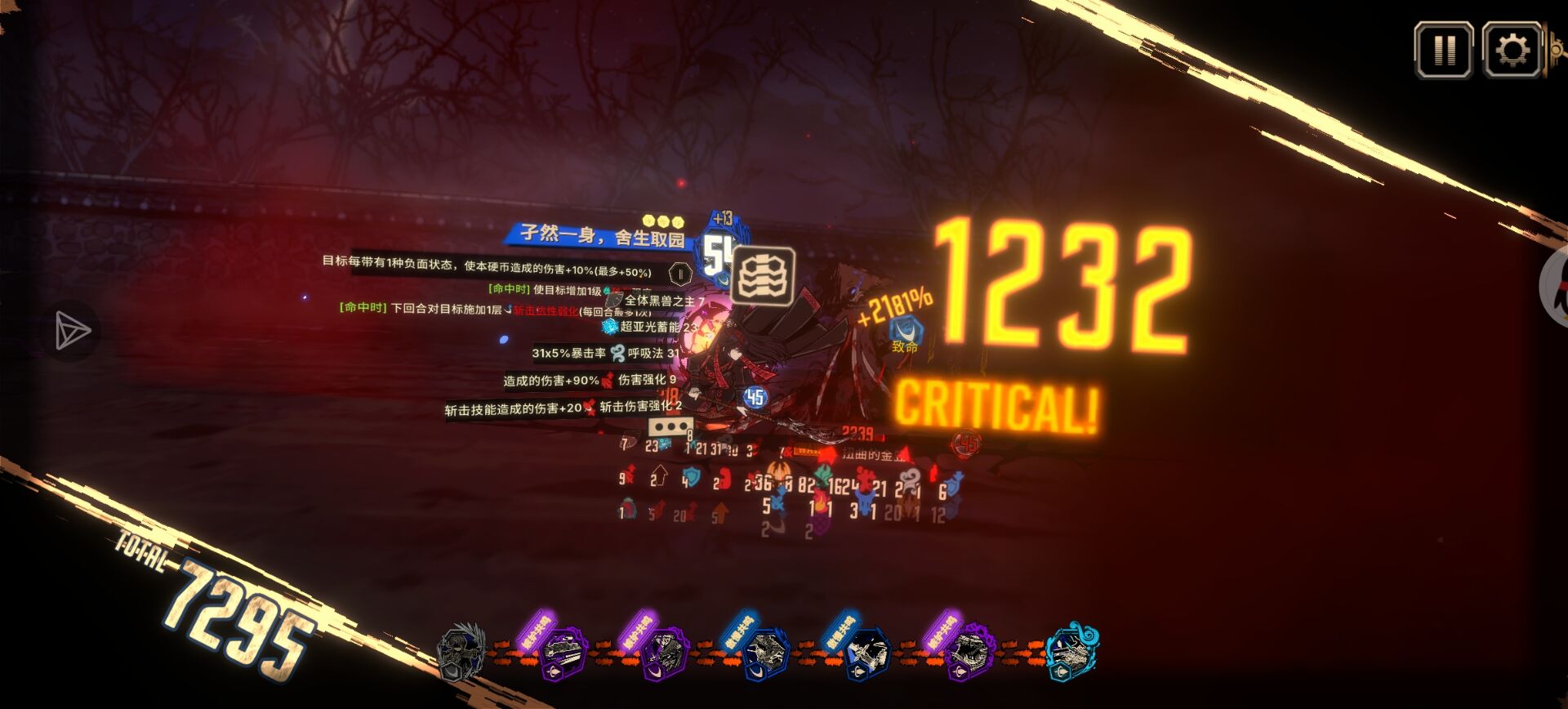This screenshot has height=709, width=1568.
Task: Tap the paper-plane arrow button
Action: point(72,331)
